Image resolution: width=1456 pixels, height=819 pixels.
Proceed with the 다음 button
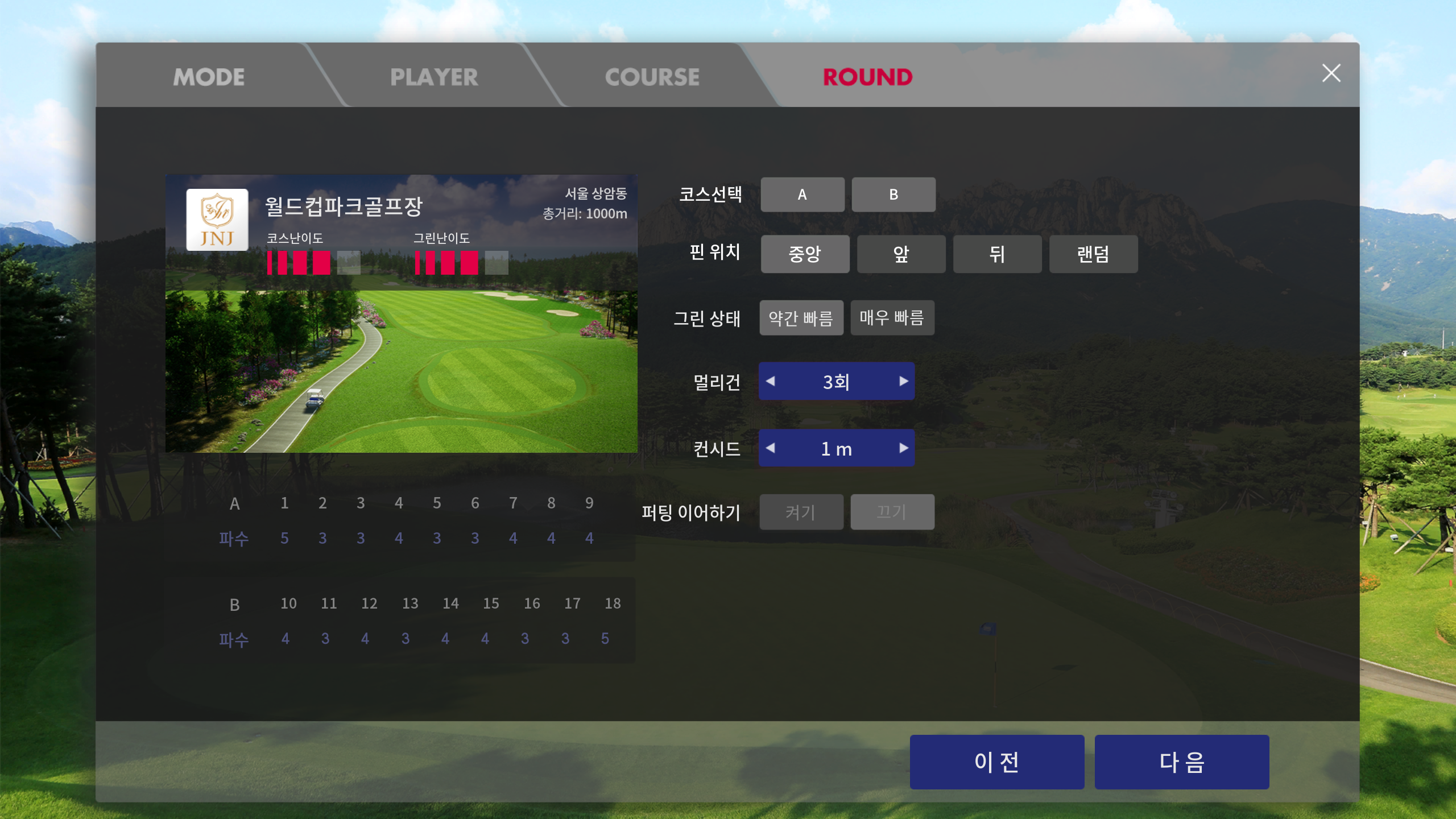(x=1181, y=762)
